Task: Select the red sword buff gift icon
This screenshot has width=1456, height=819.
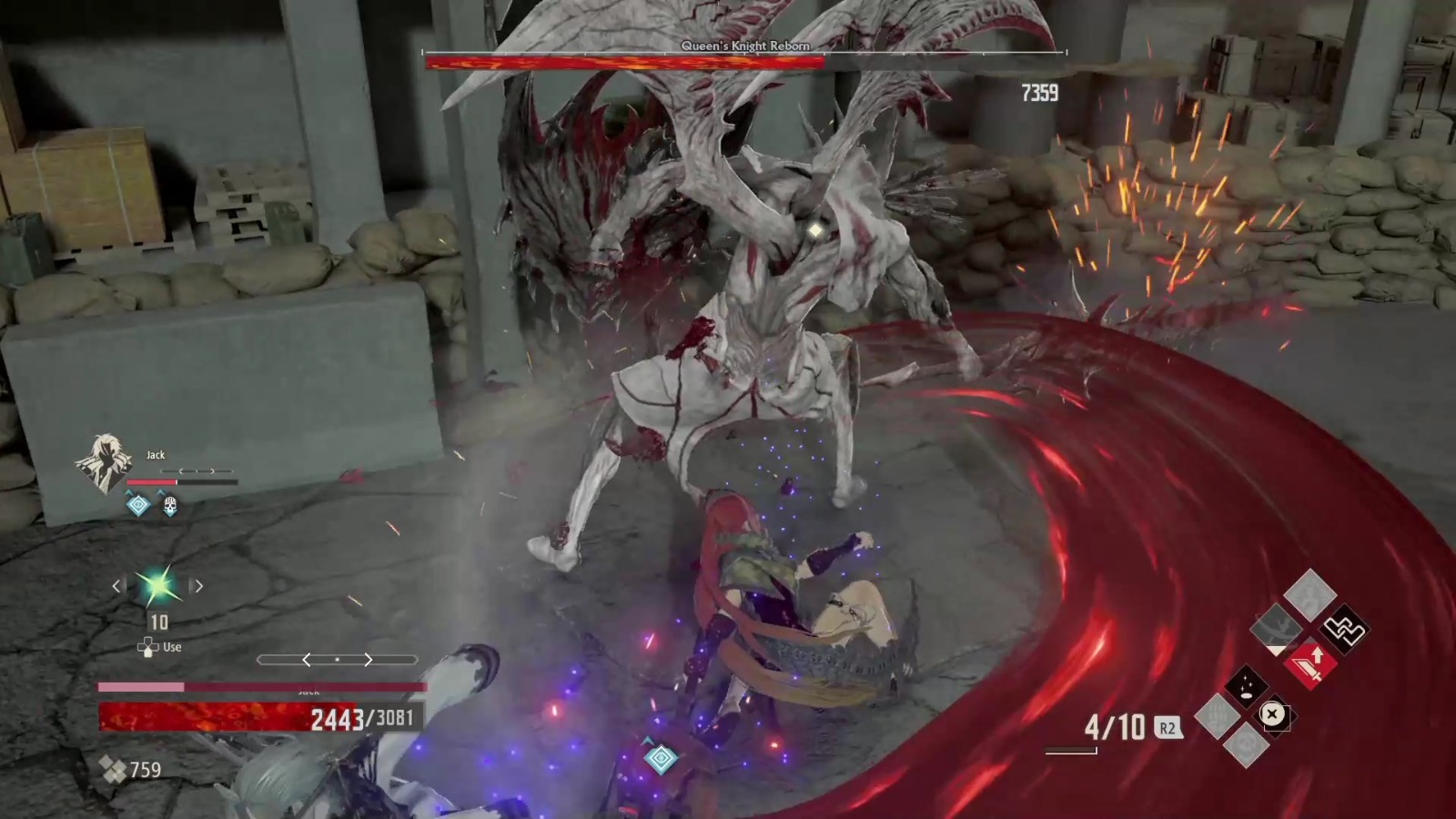Action: pos(1310,665)
